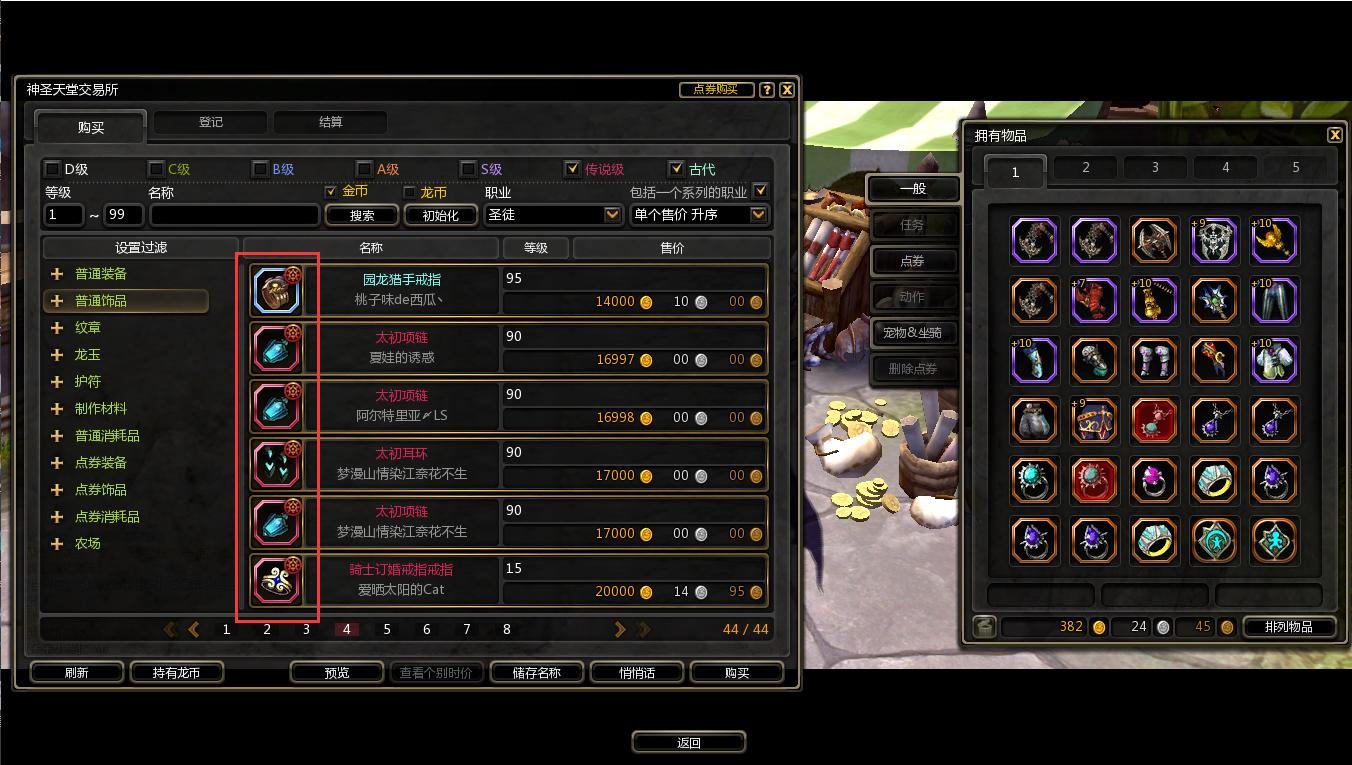This screenshot has height=765, width=1352.
Task: Click the 返回 return button
Action: pyautogui.click(x=688, y=743)
